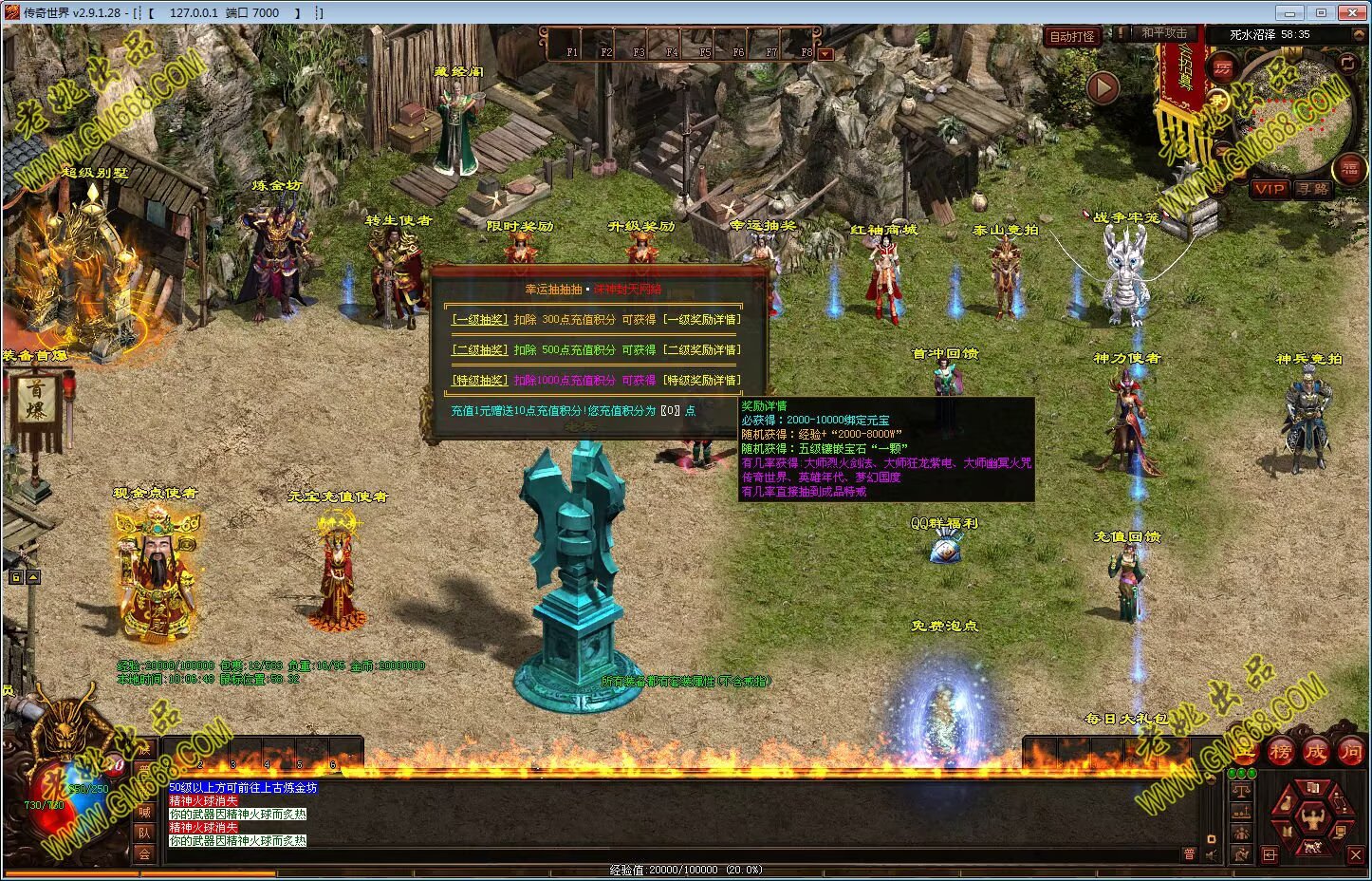View the 一级奖励详情 reward details link
Image resolution: width=1372 pixels, height=881 pixels.
click(x=701, y=320)
